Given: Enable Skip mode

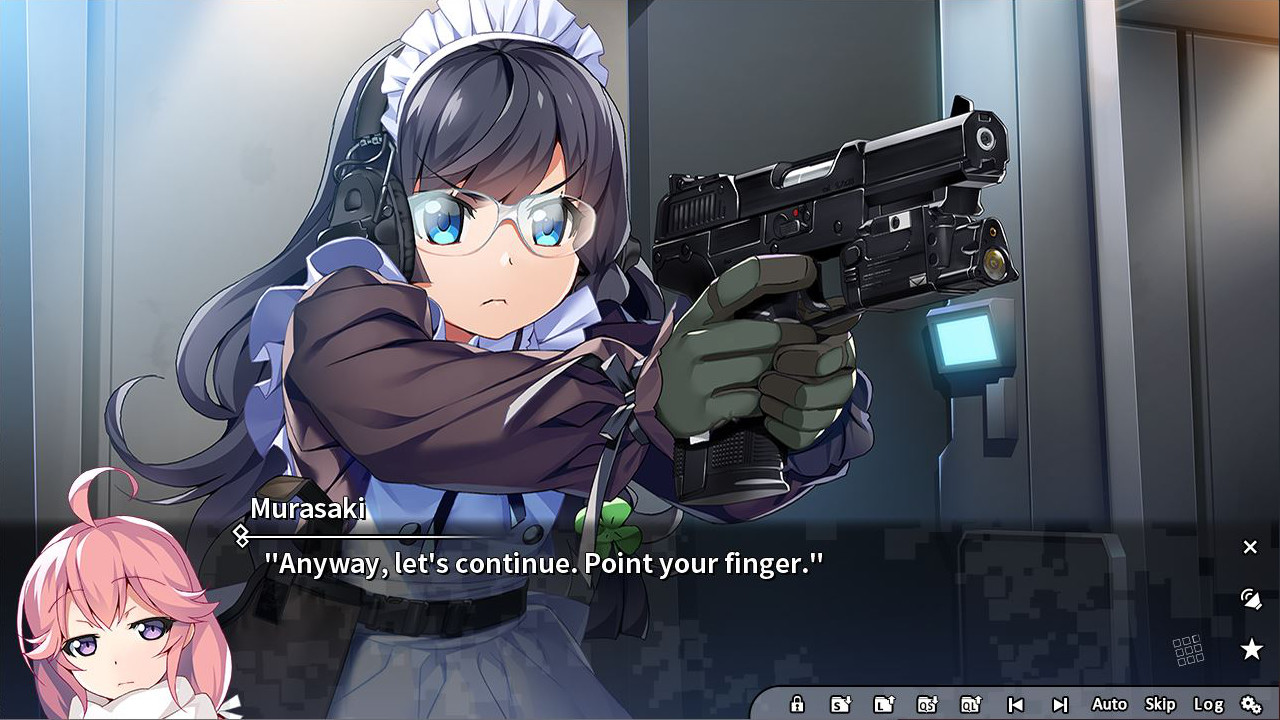Looking at the screenshot, I should coord(1160,704).
